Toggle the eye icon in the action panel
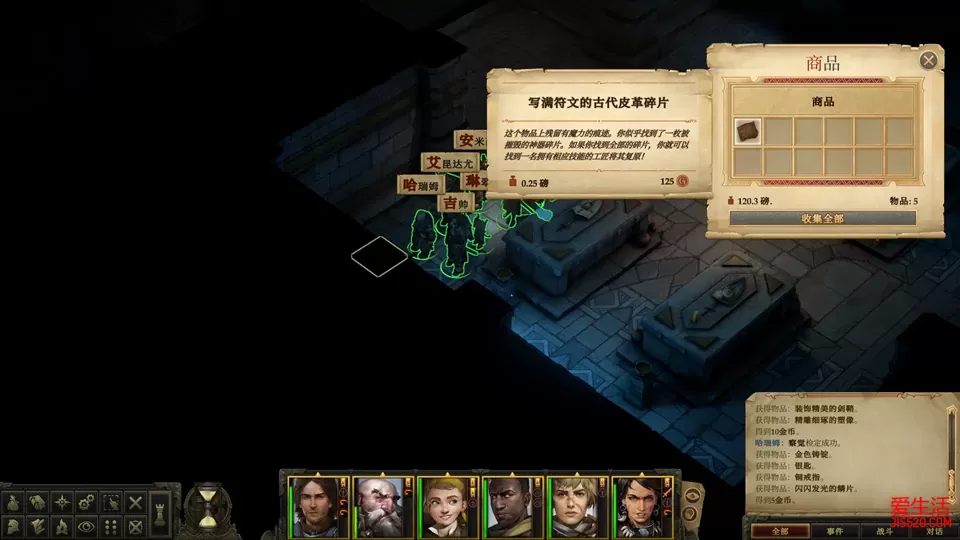This screenshot has height=540, width=960. 87,525
